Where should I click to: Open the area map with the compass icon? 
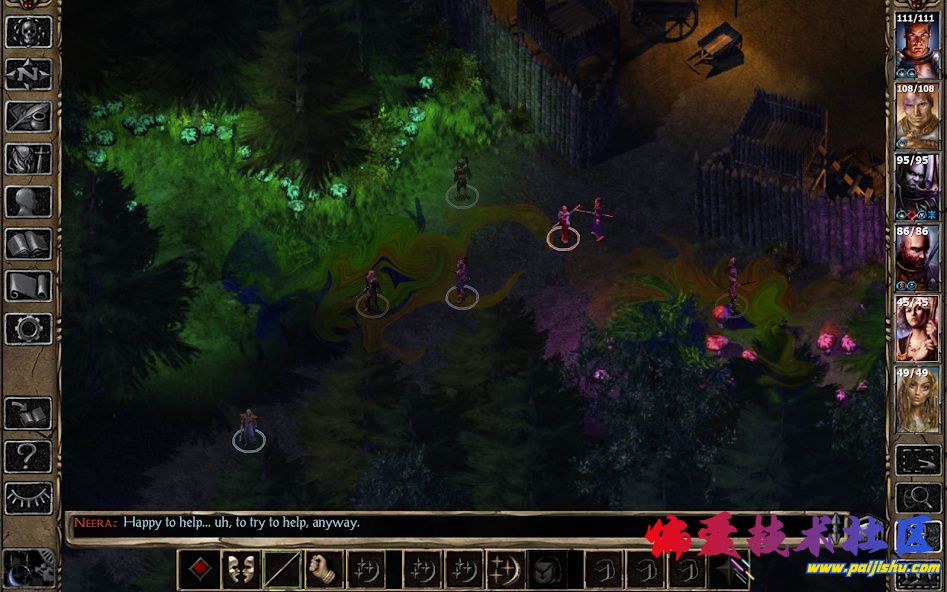click(x=28, y=74)
